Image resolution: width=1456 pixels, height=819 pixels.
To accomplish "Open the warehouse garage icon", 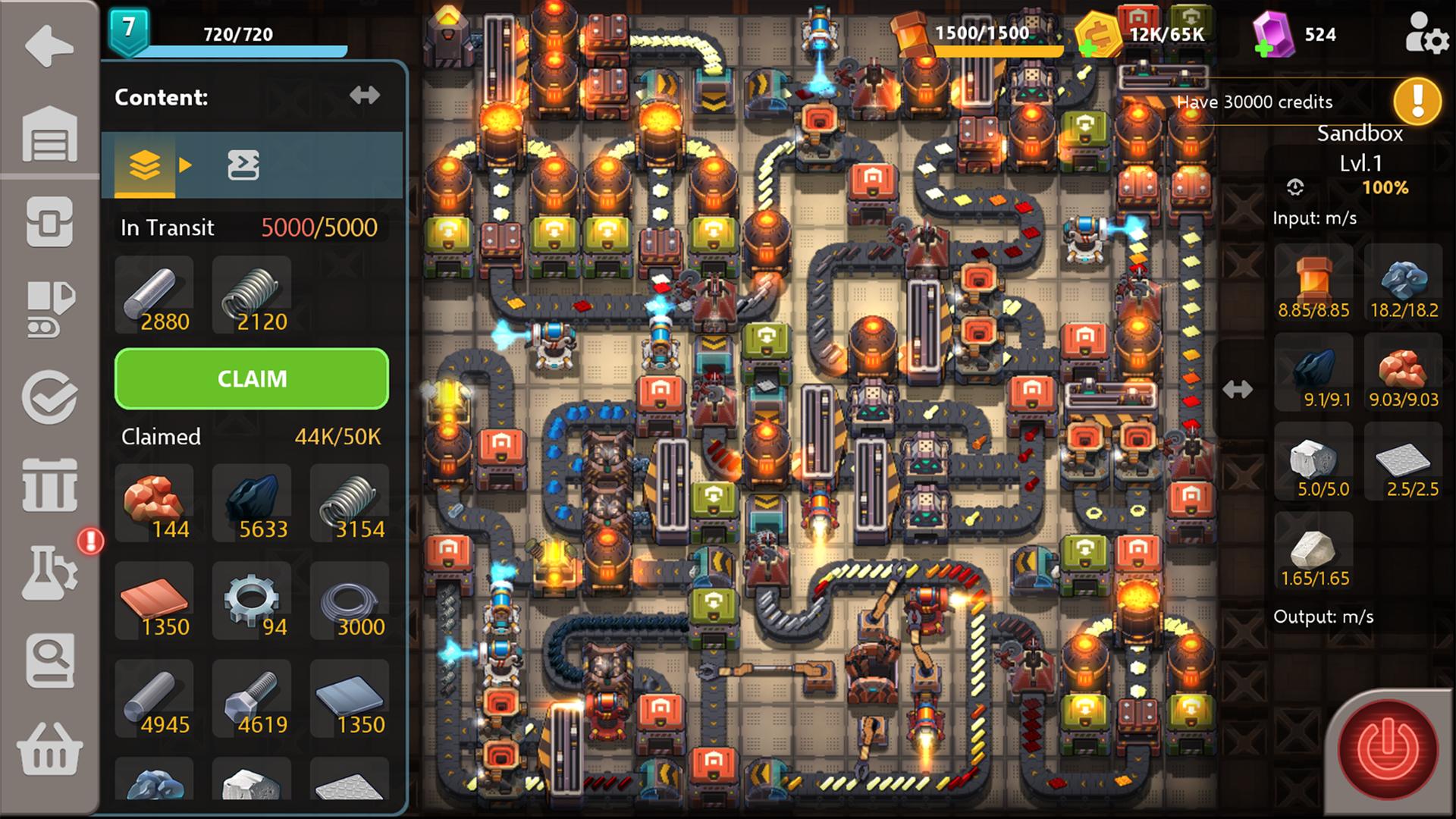I will [49, 135].
